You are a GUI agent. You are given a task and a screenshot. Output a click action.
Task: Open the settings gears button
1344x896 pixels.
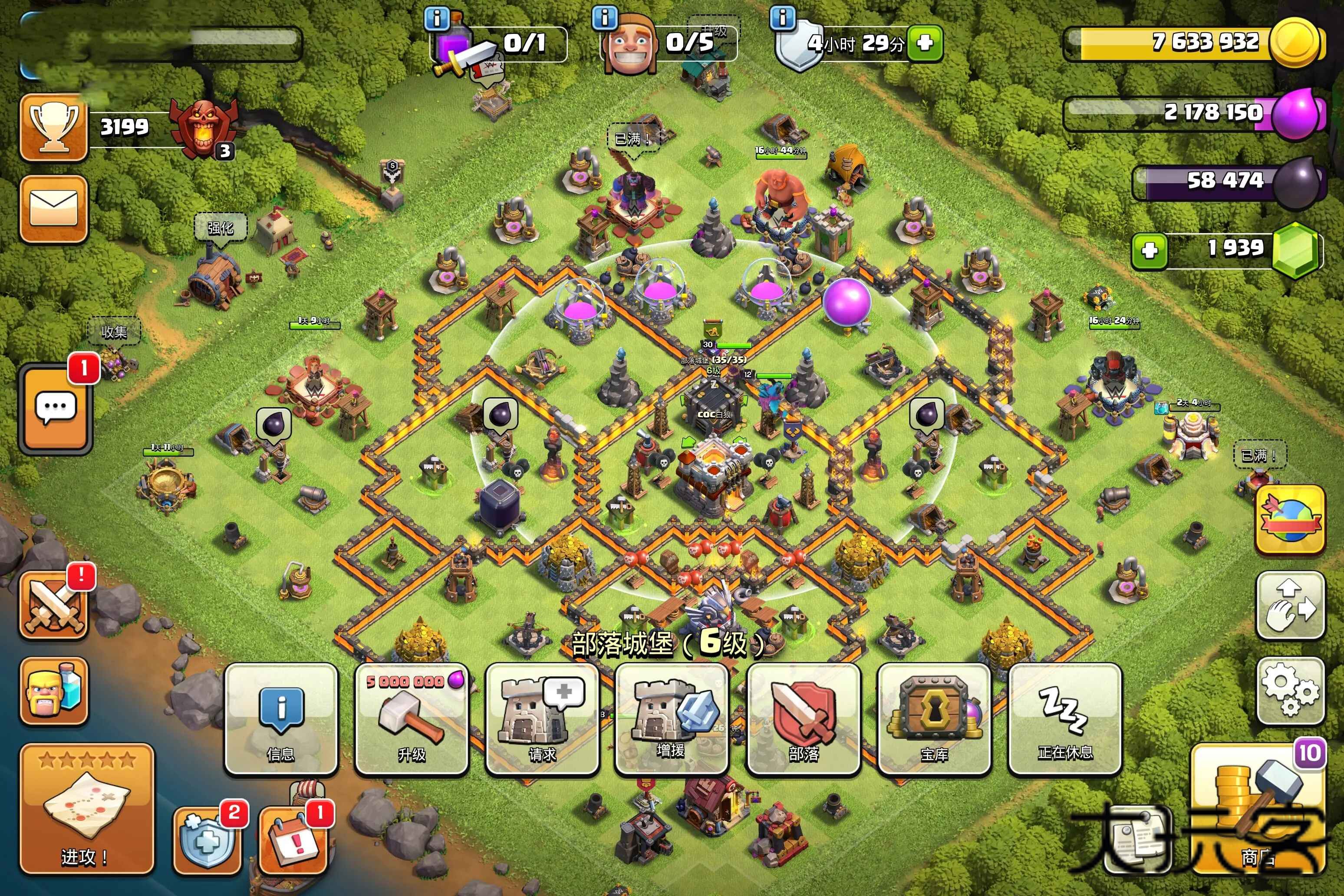click(1290, 690)
